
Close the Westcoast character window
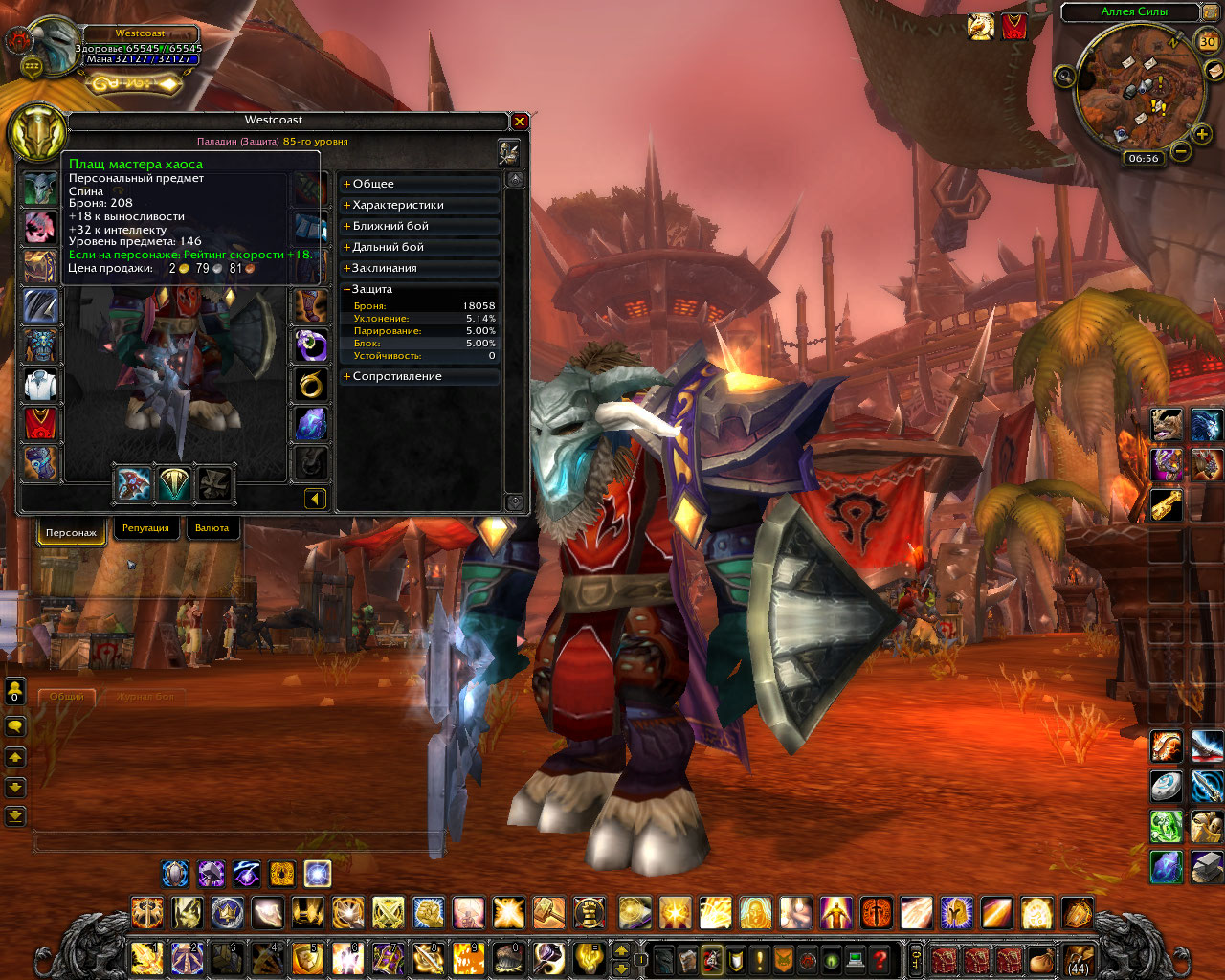coord(520,122)
